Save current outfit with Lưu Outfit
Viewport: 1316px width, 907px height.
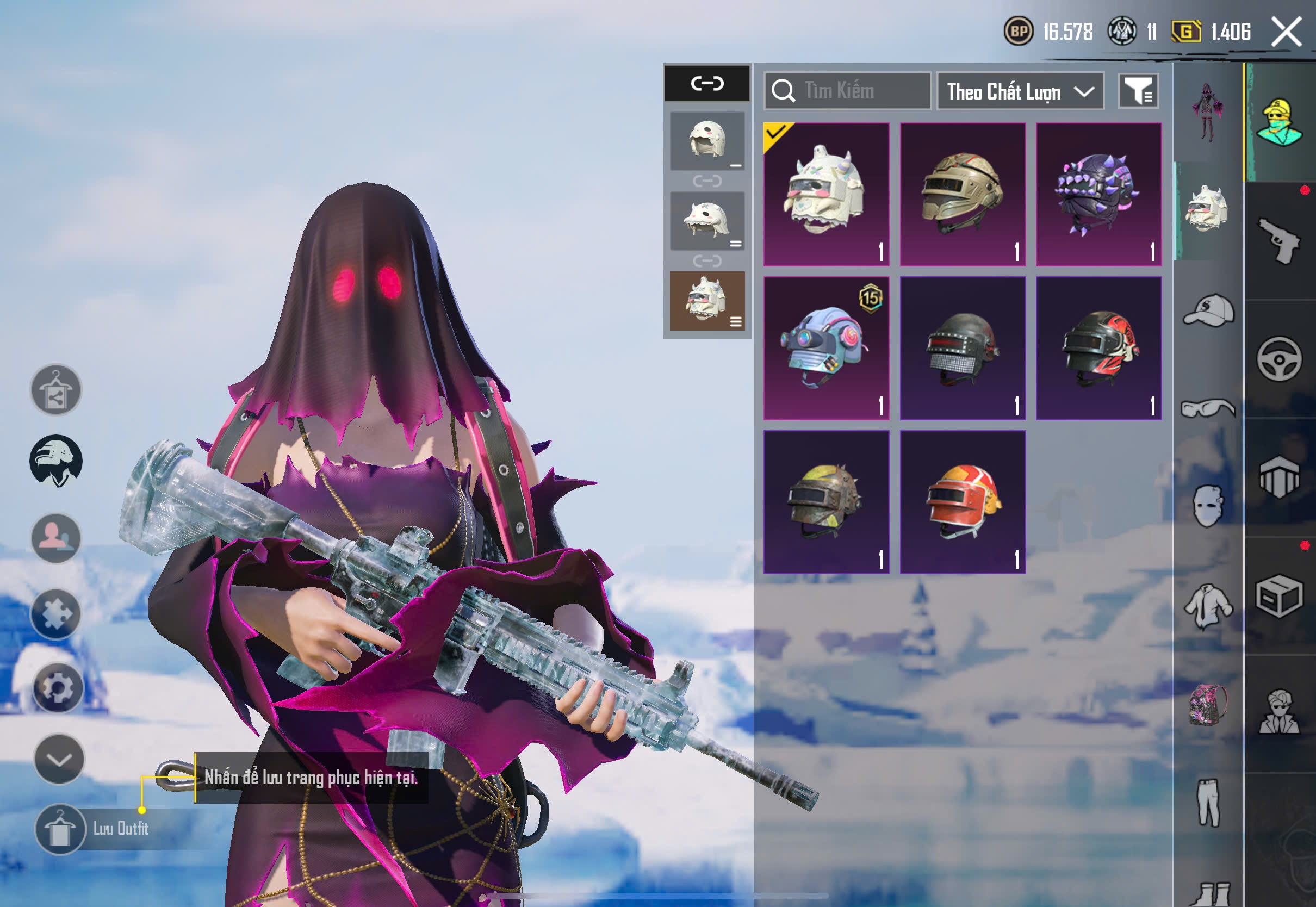(x=60, y=829)
